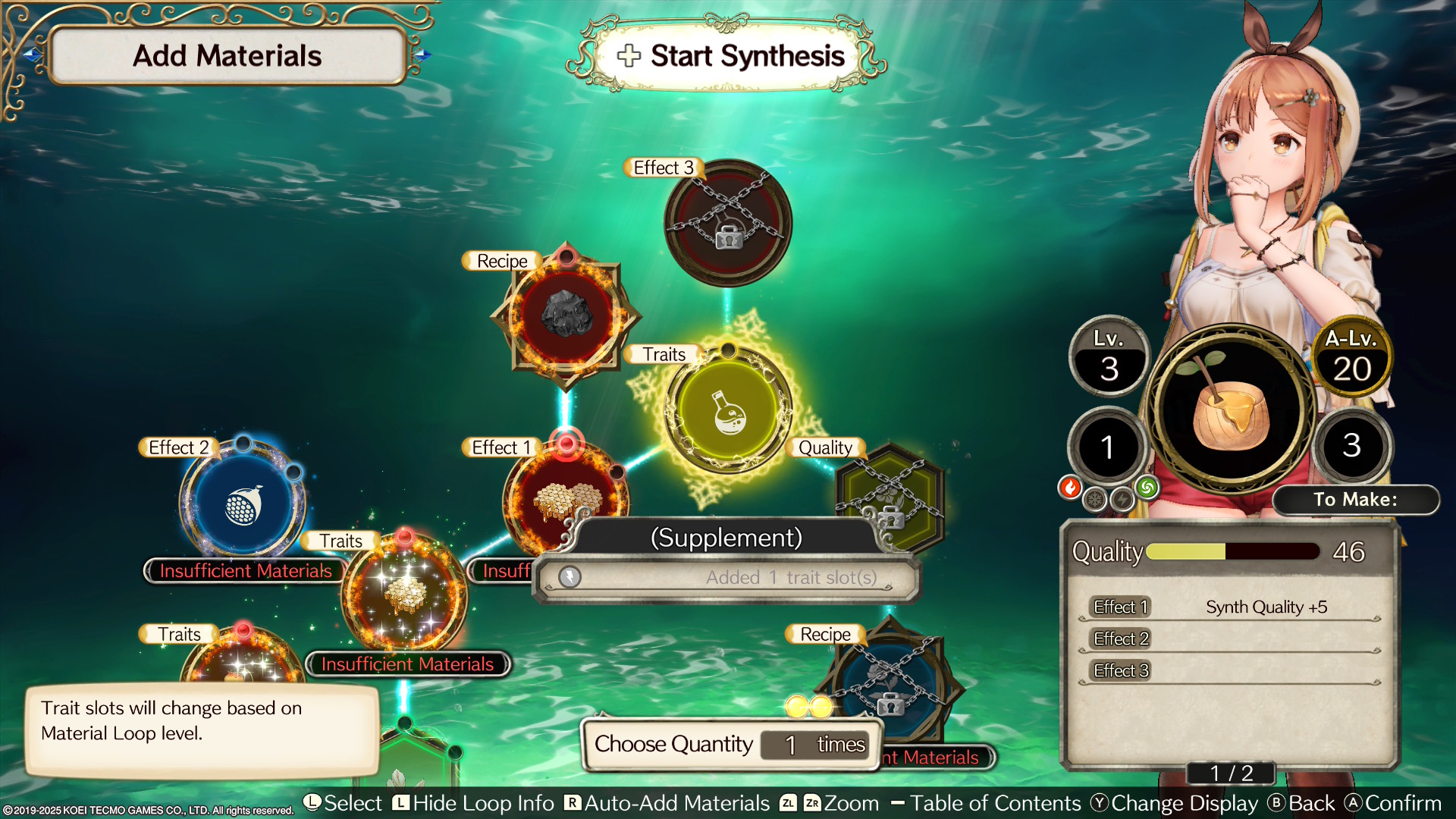Select the Effect 1 Synth Quality row
1456x819 pixels.
click(1228, 607)
